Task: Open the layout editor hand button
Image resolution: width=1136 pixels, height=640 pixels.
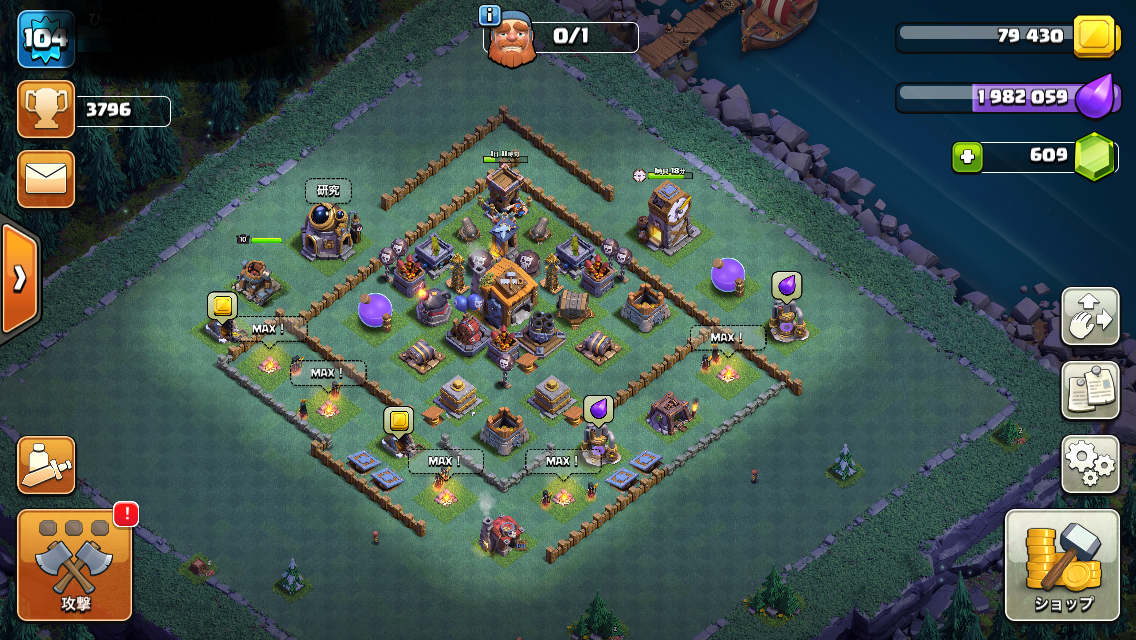Action: pos(1090,316)
